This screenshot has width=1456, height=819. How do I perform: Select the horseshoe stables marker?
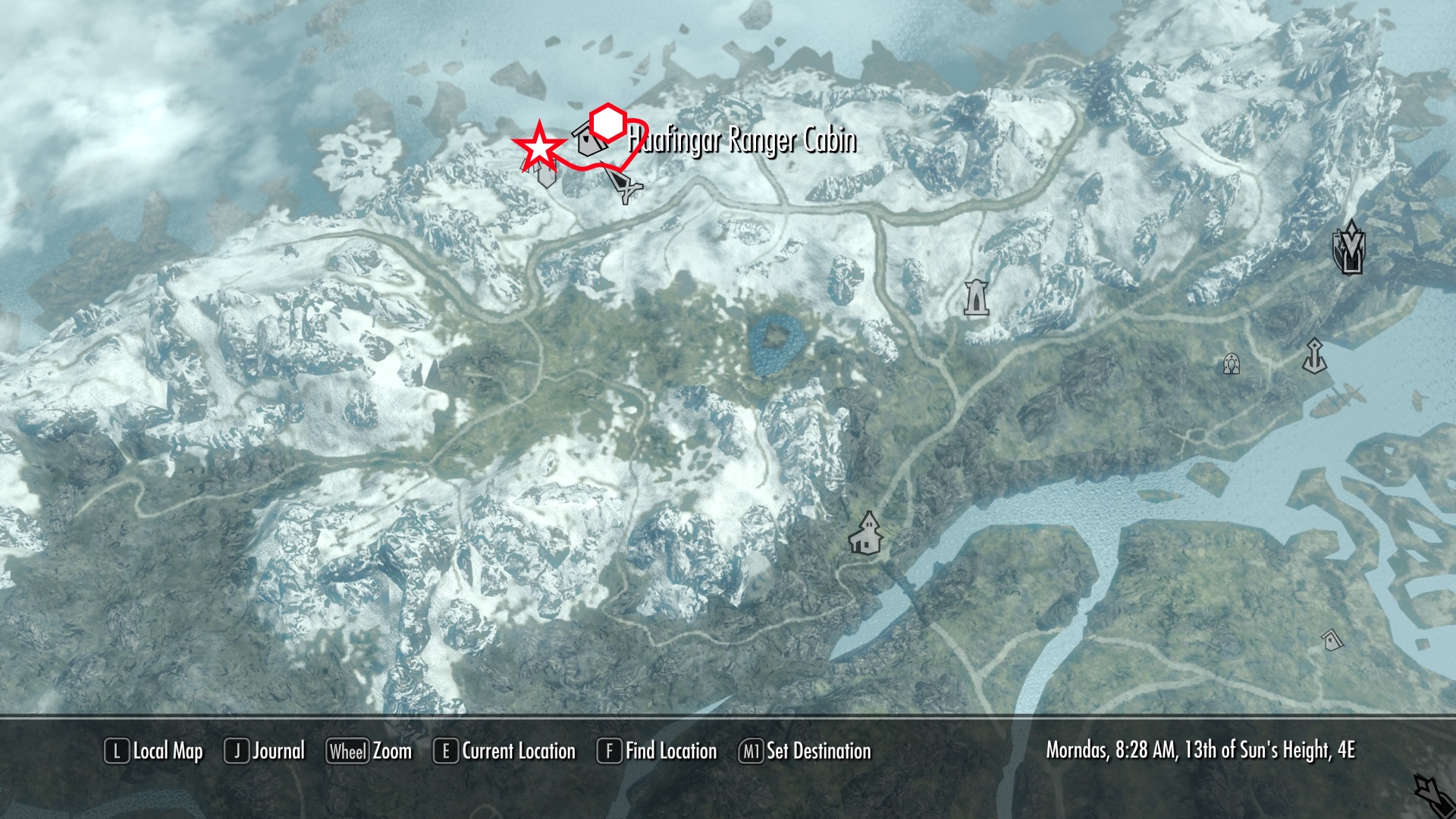(1232, 365)
